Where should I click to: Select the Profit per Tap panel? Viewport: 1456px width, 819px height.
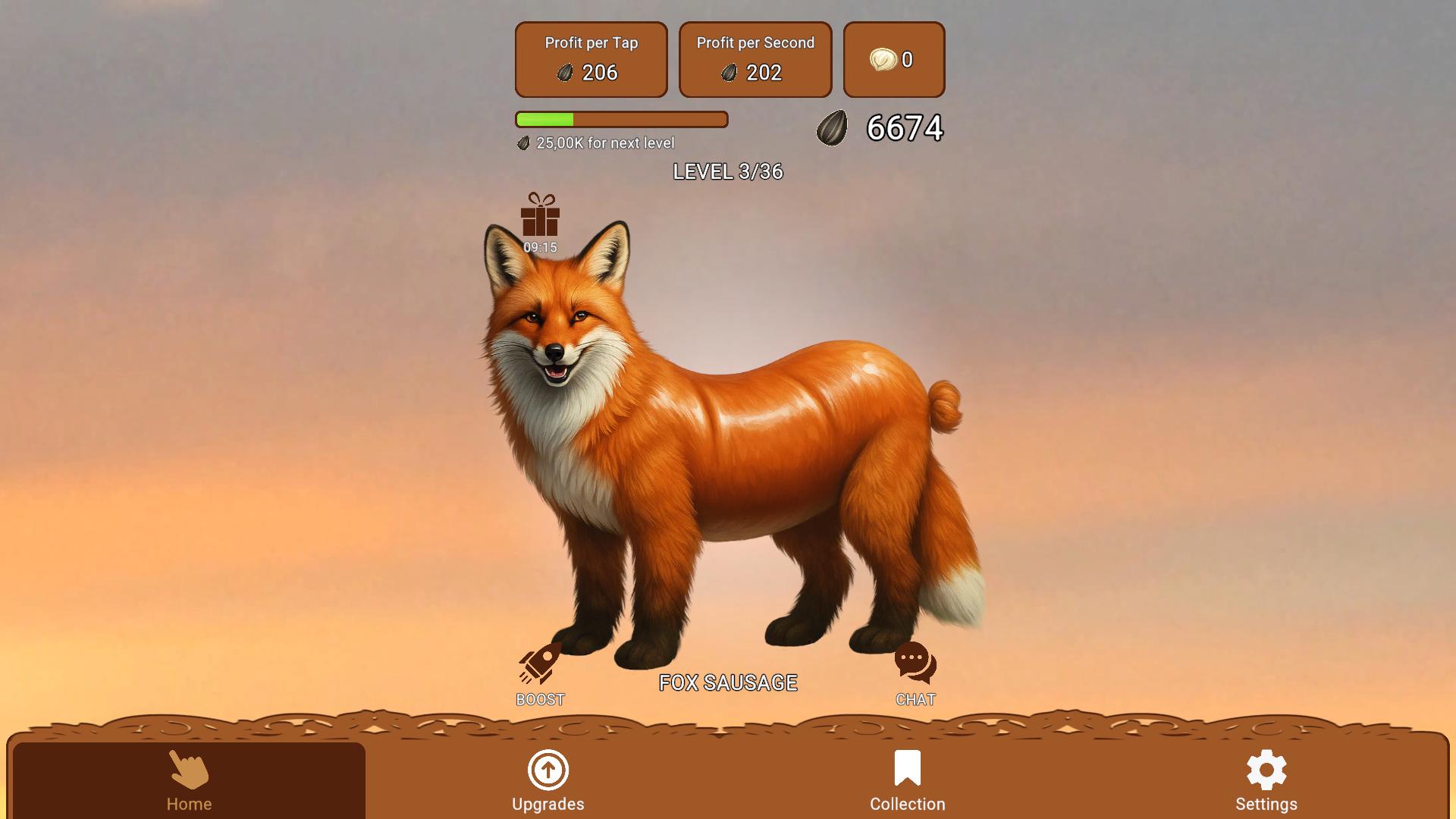[591, 59]
